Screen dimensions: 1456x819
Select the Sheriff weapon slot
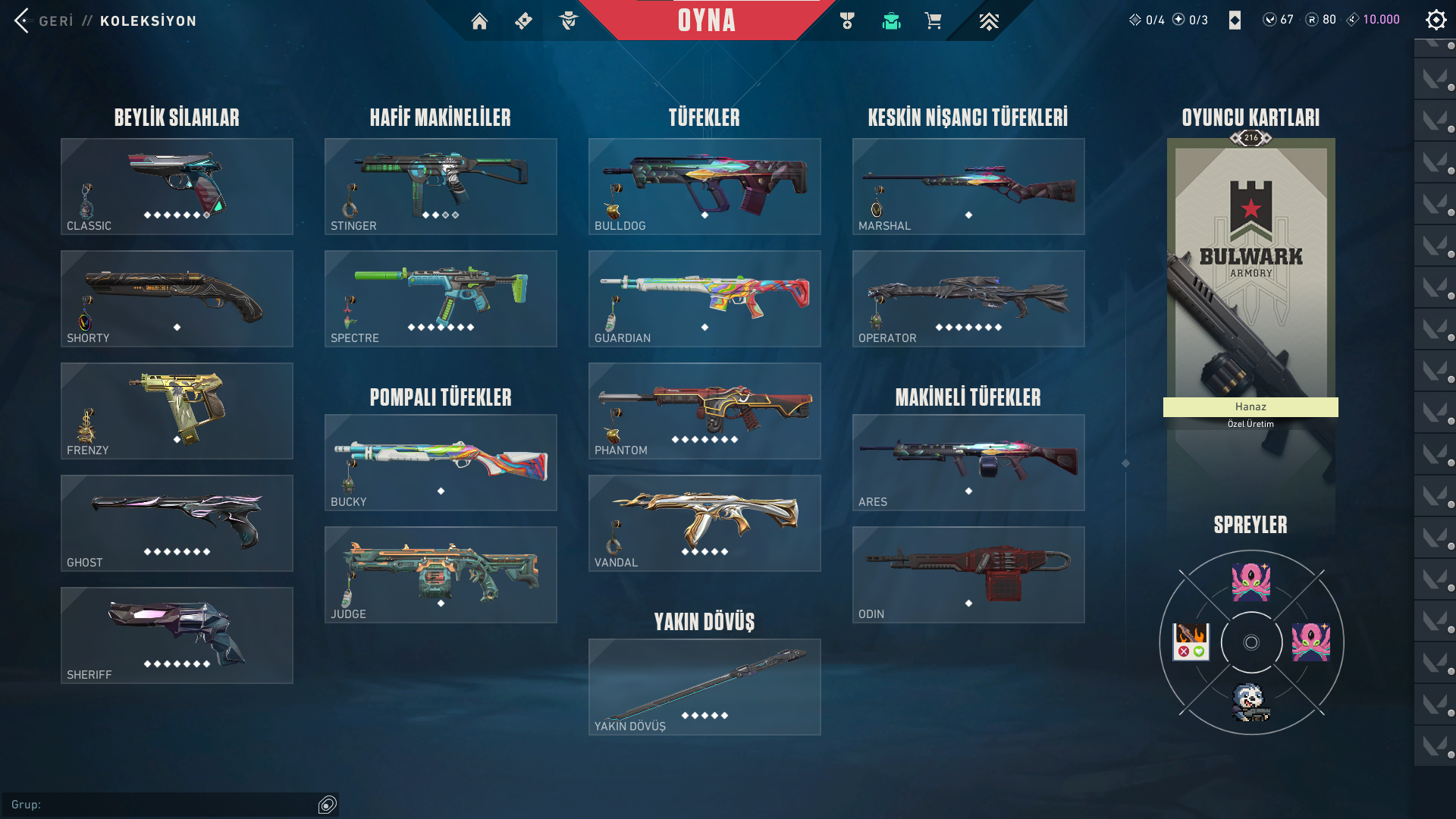(177, 635)
